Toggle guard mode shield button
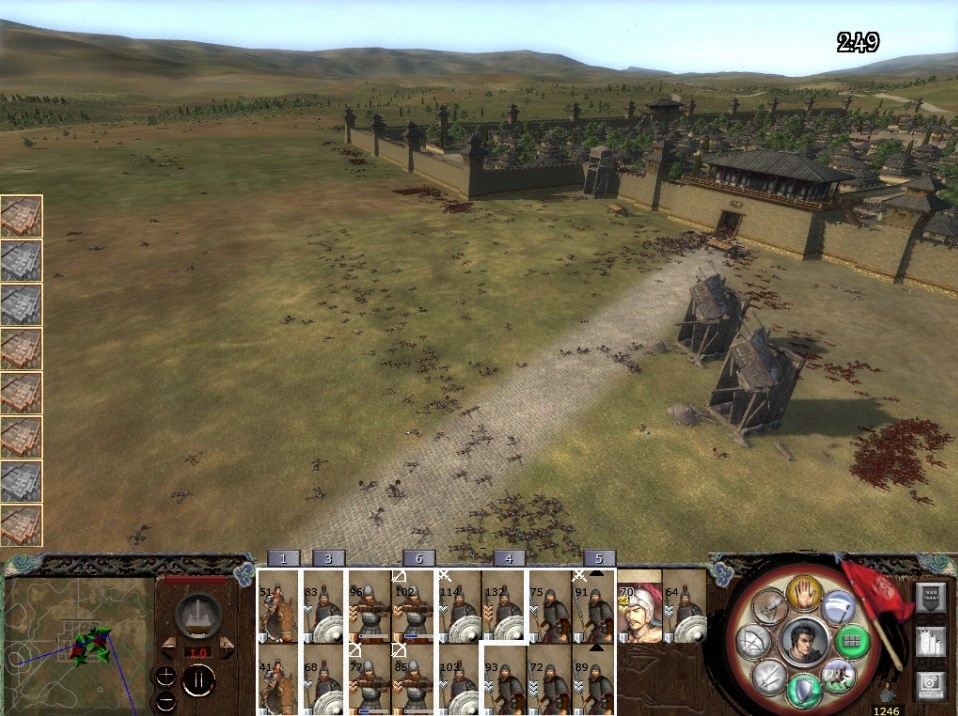This screenshot has width=958, height=716. pyautogui.click(x=804, y=689)
